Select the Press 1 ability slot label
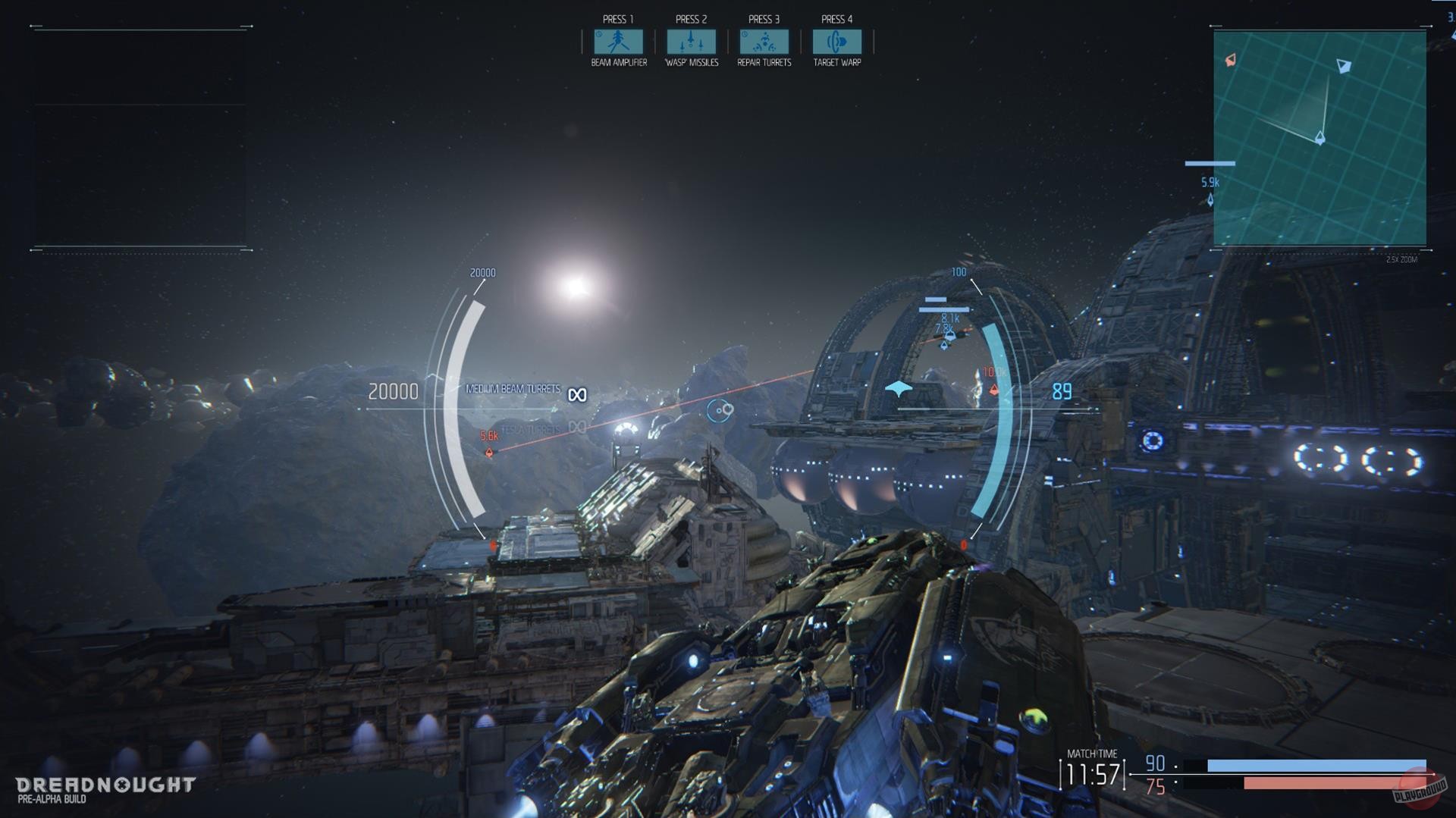This screenshot has width=1456, height=818. coord(617,17)
